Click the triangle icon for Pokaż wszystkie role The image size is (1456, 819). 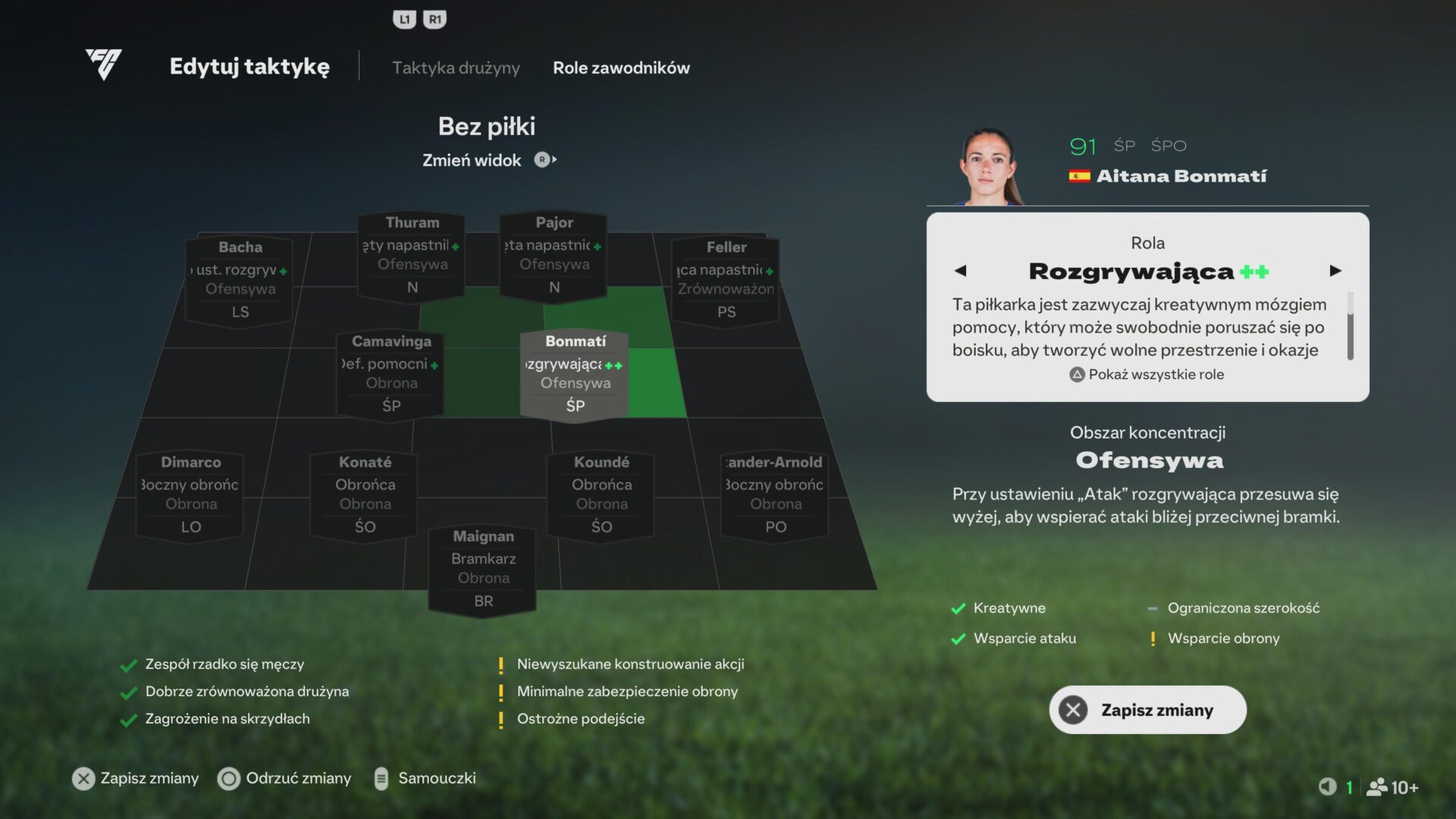point(1077,374)
